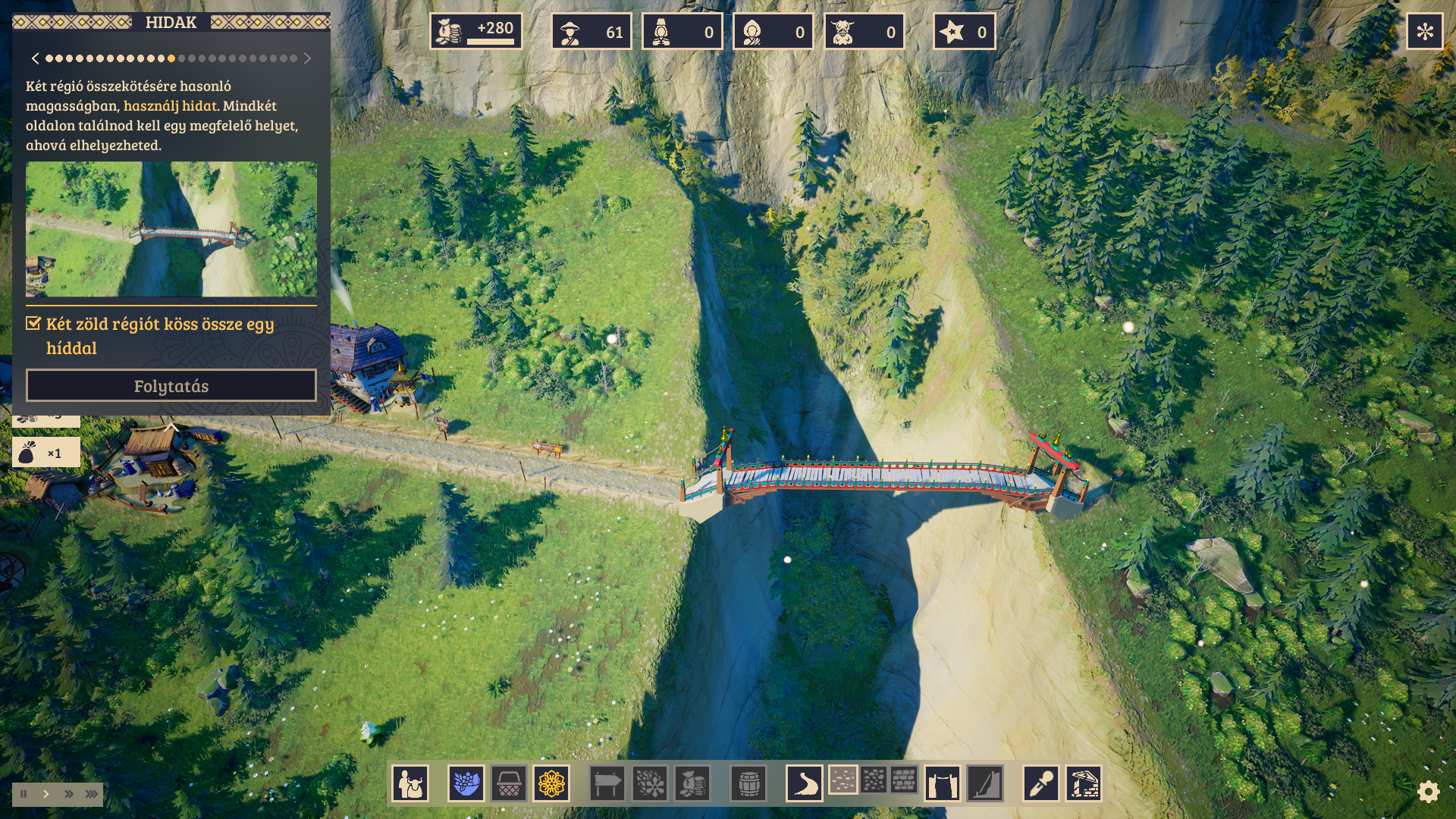The height and width of the screenshot is (819, 1456).
Task: Choose the golden flower ornament category
Action: coord(551,783)
